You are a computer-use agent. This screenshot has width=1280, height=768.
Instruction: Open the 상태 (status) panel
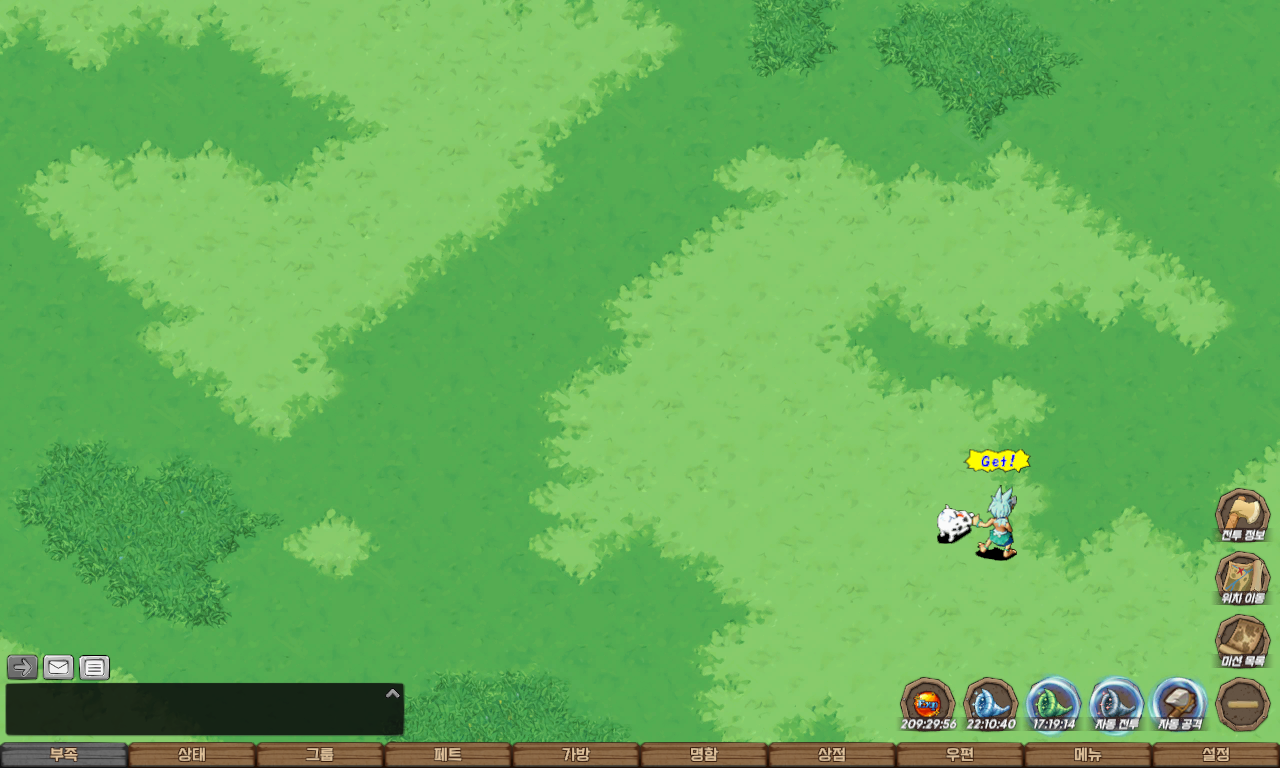tap(192, 755)
